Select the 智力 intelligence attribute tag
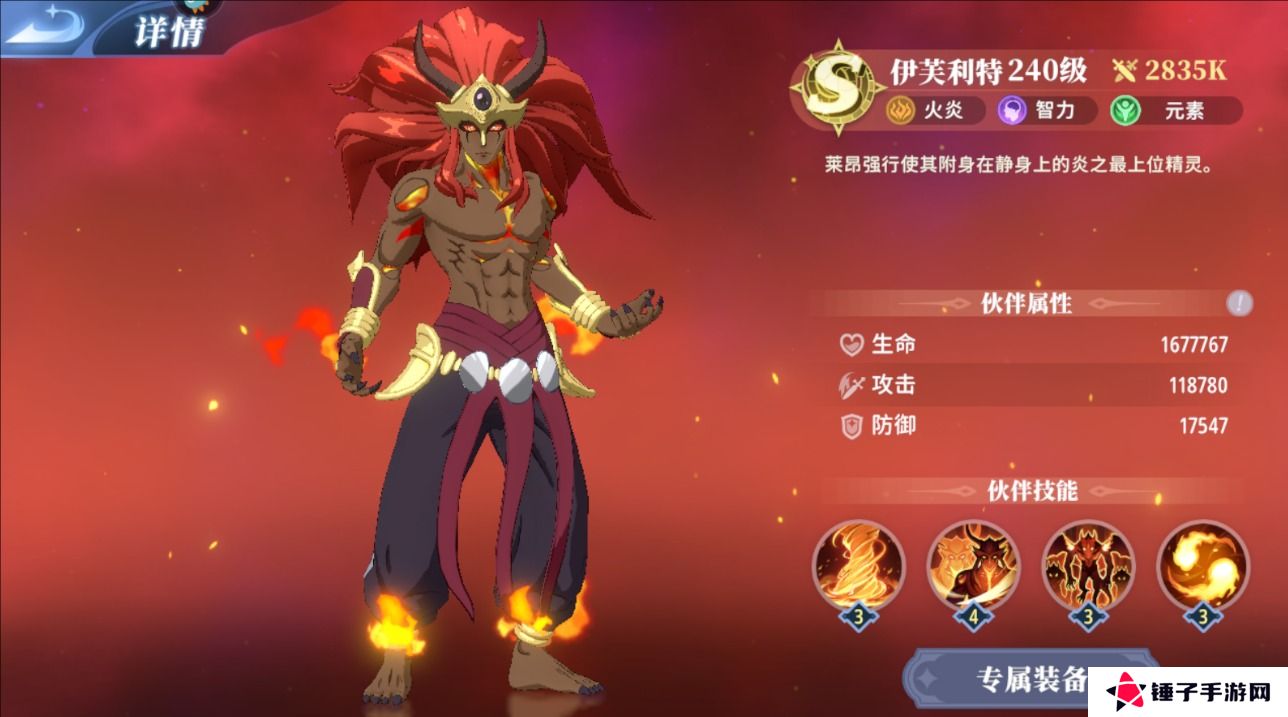1288x717 pixels. pos(1038,111)
